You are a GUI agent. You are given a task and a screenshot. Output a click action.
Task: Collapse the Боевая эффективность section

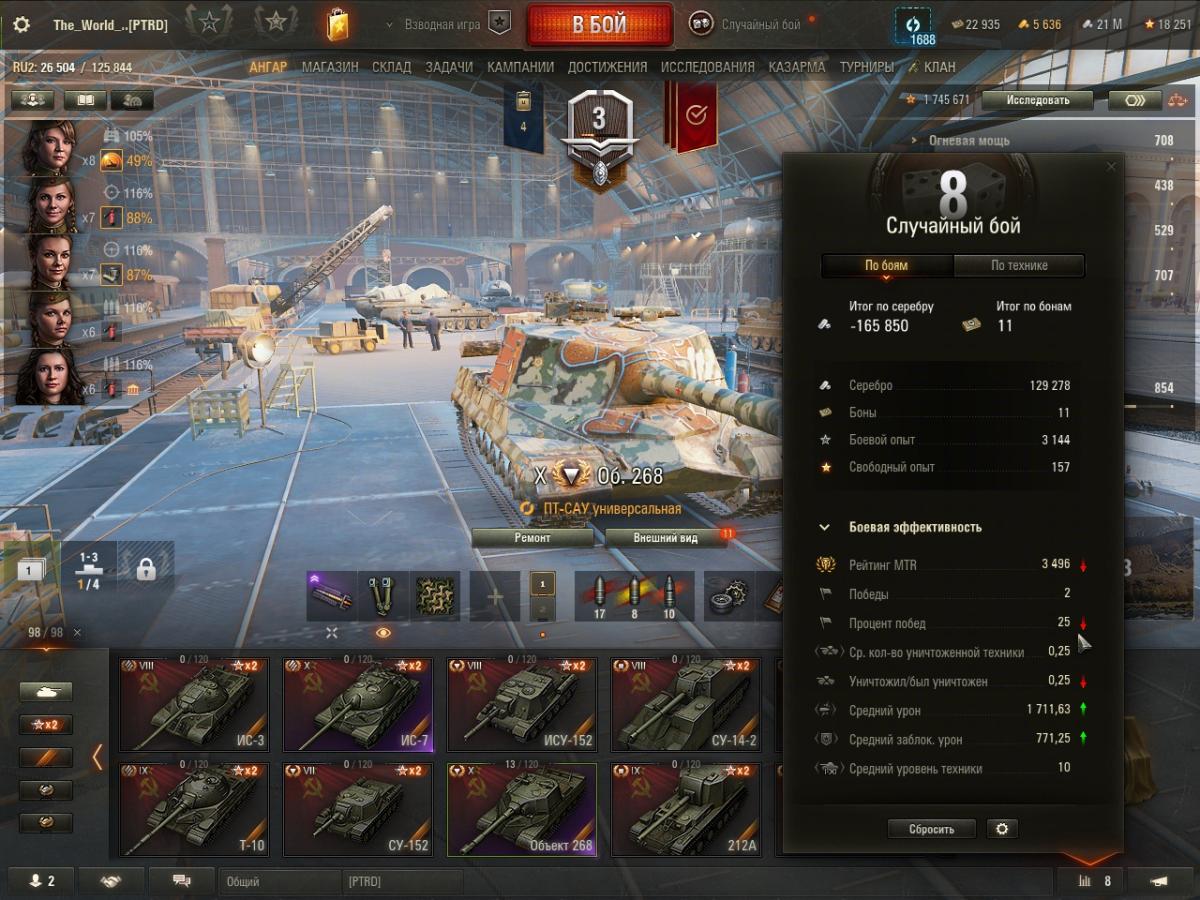tap(825, 527)
